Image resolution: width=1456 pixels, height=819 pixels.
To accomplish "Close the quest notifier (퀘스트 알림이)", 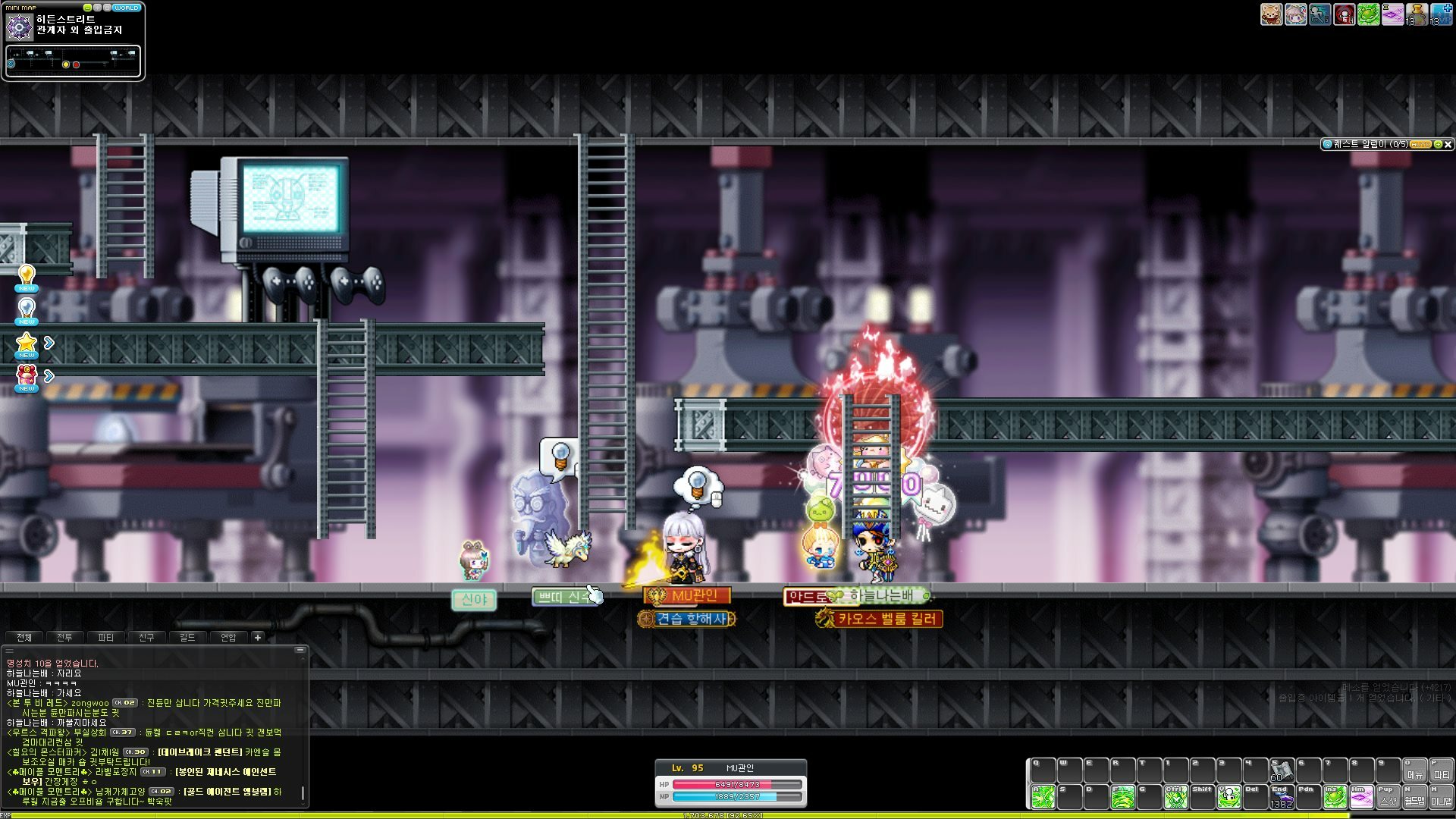I will click(x=1448, y=144).
